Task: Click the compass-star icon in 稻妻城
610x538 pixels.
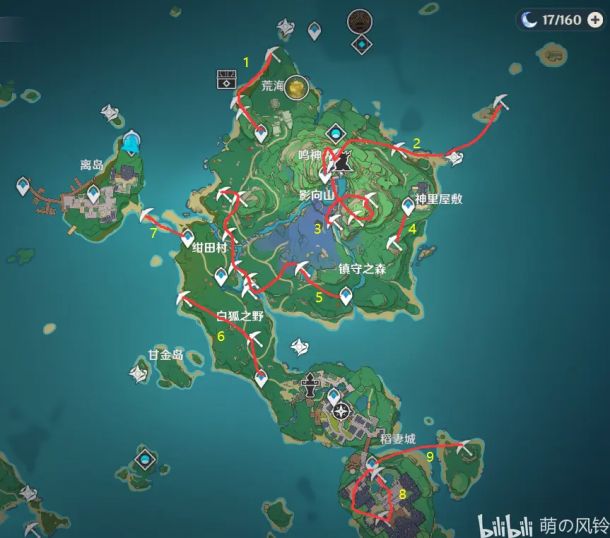Action: click(343, 411)
